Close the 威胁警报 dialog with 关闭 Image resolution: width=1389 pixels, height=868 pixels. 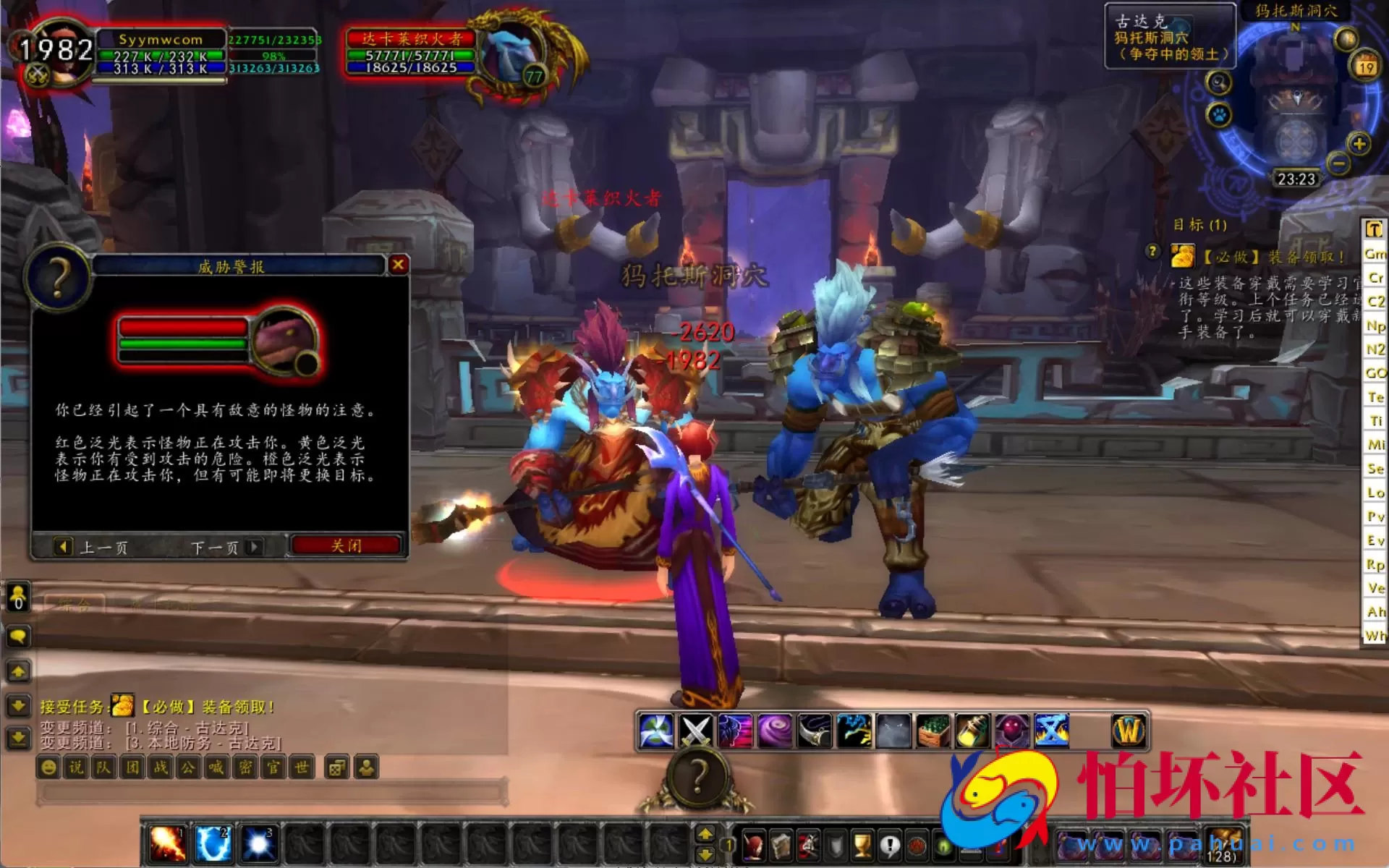pos(345,545)
